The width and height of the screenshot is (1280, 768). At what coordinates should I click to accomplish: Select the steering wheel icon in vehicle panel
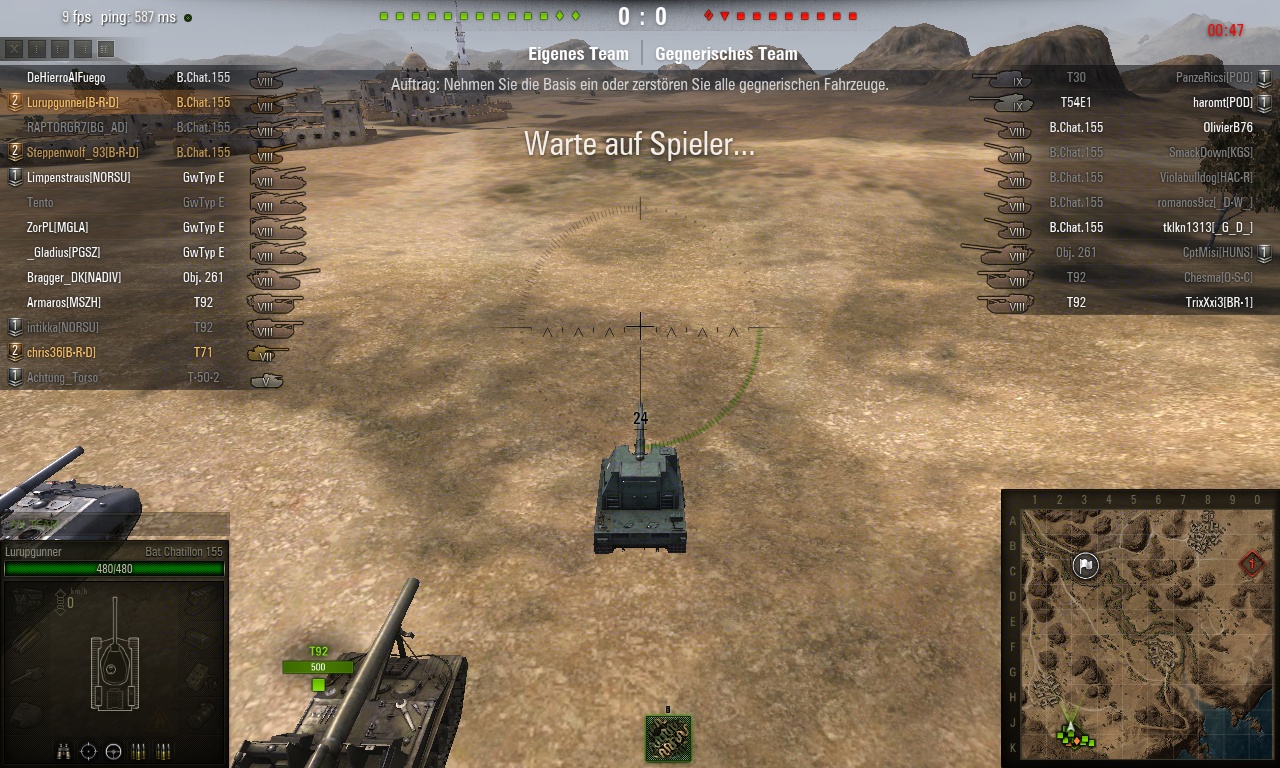[113, 751]
